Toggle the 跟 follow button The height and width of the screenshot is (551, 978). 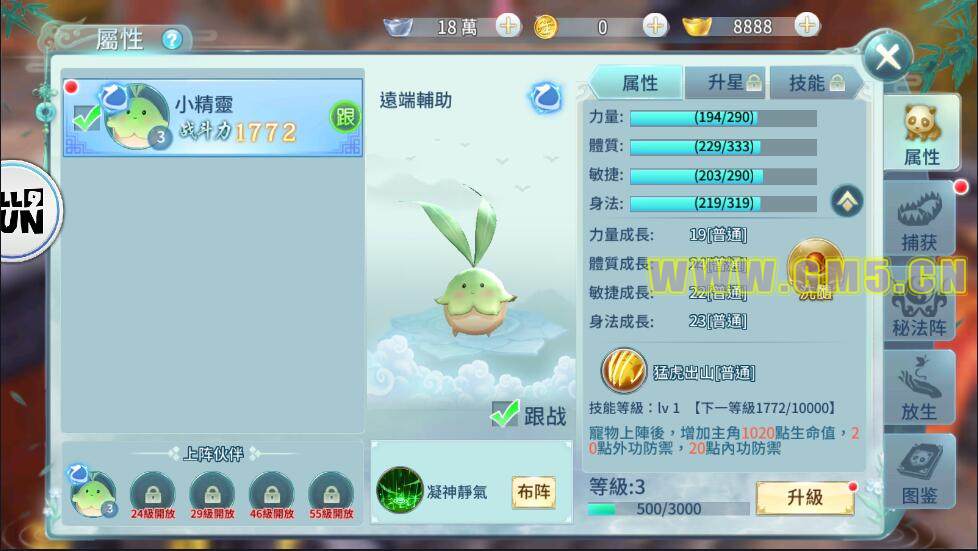tap(344, 117)
